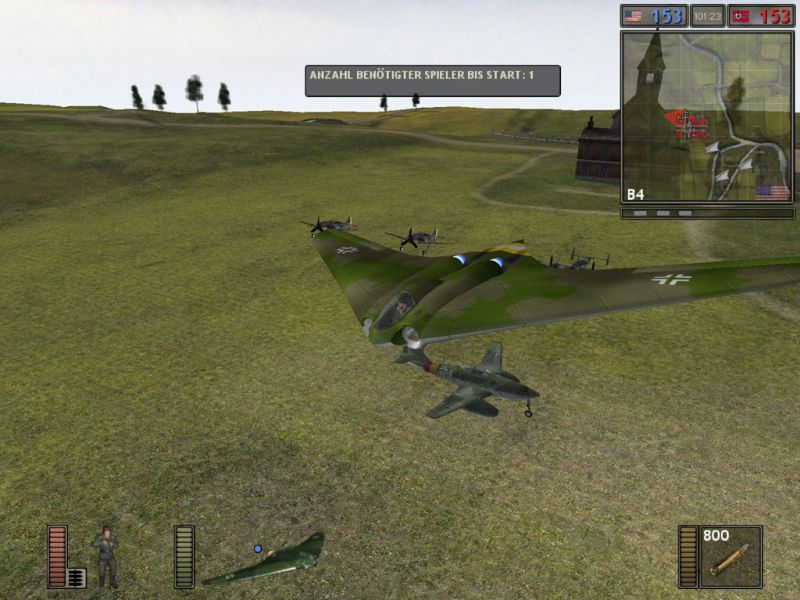Click the American flag on the minimap
Viewport: 800px width, 600px height.
click(772, 191)
